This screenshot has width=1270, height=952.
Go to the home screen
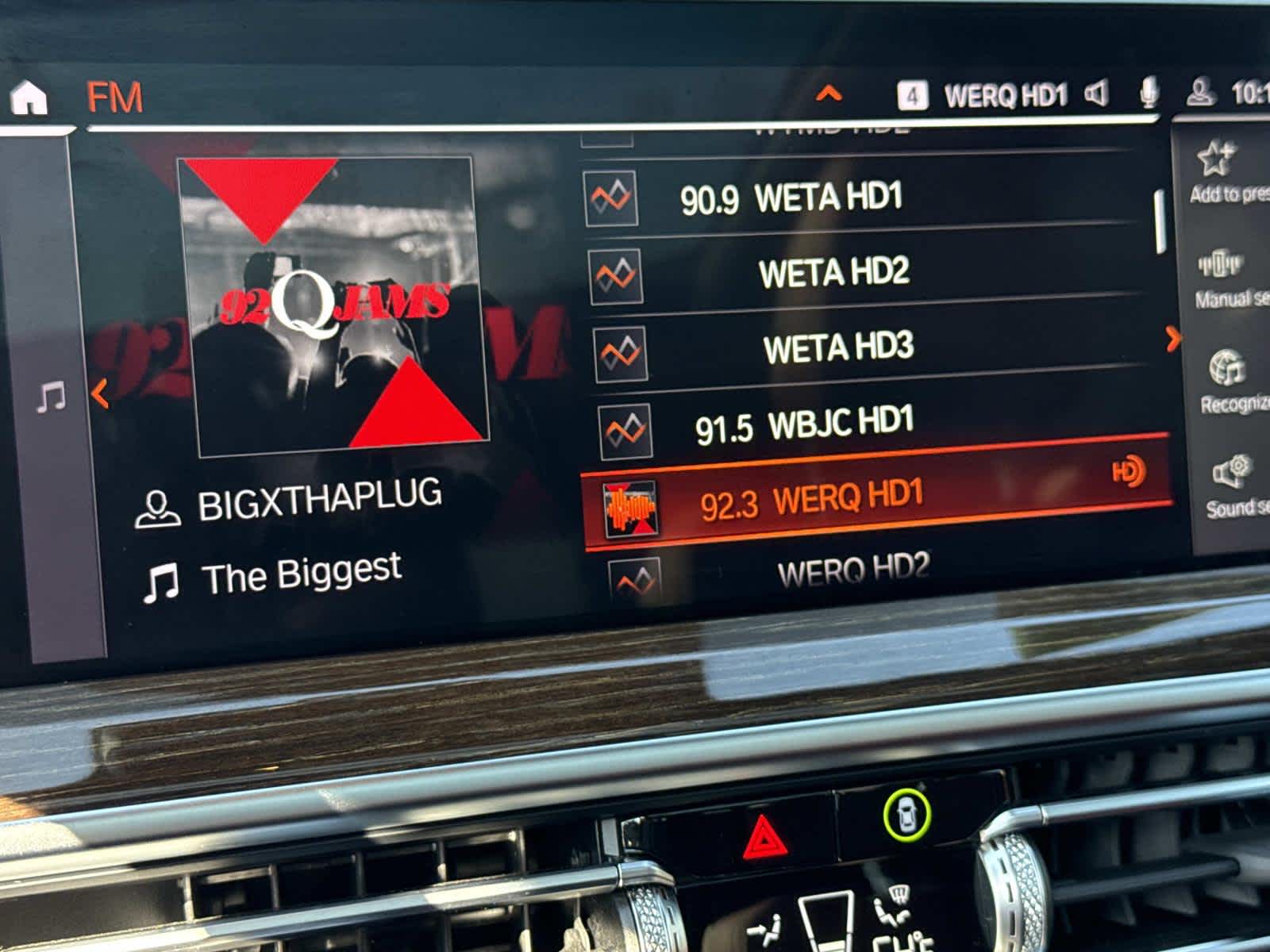coord(29,98)
